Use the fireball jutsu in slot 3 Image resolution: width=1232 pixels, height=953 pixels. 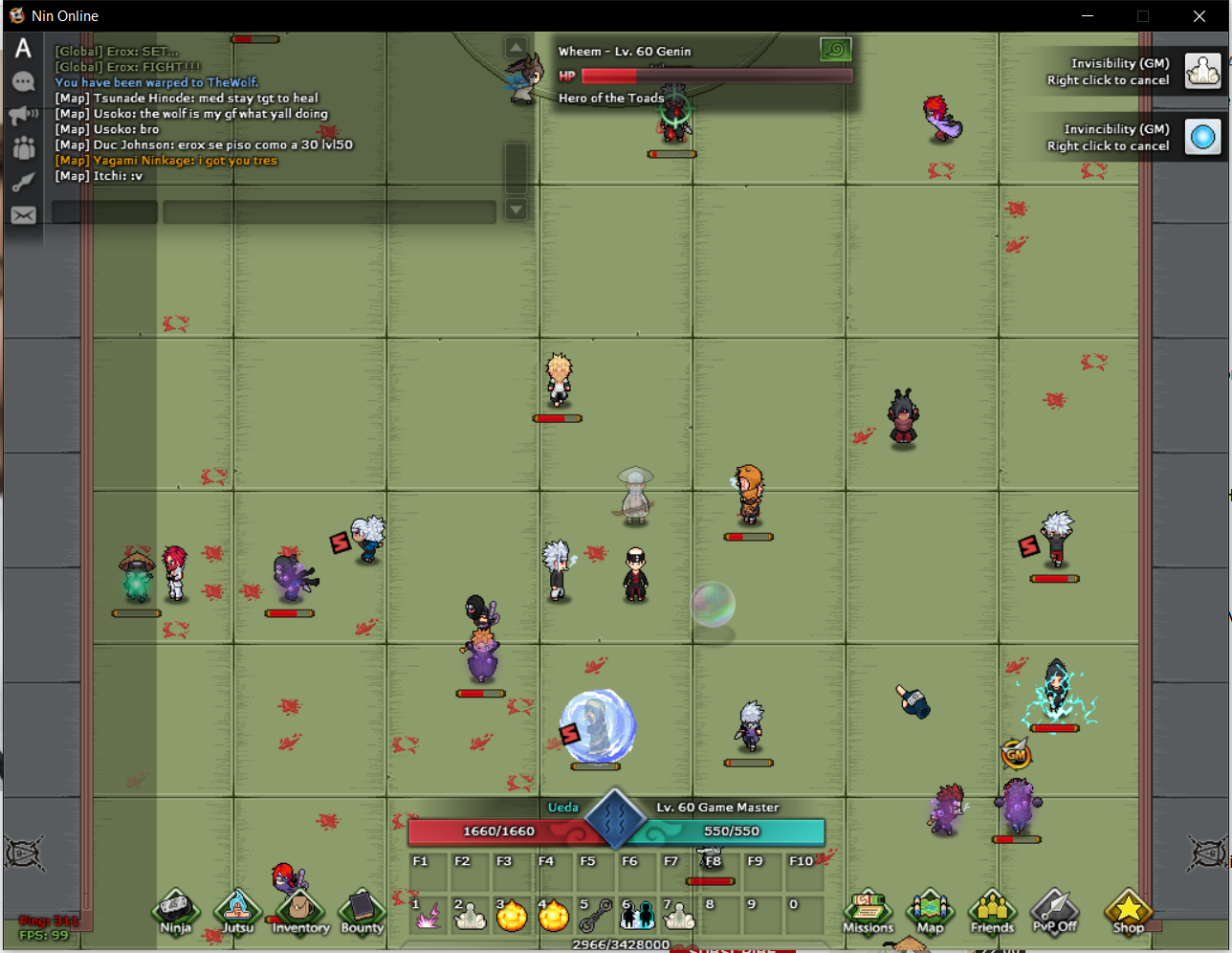coord(512,916)
